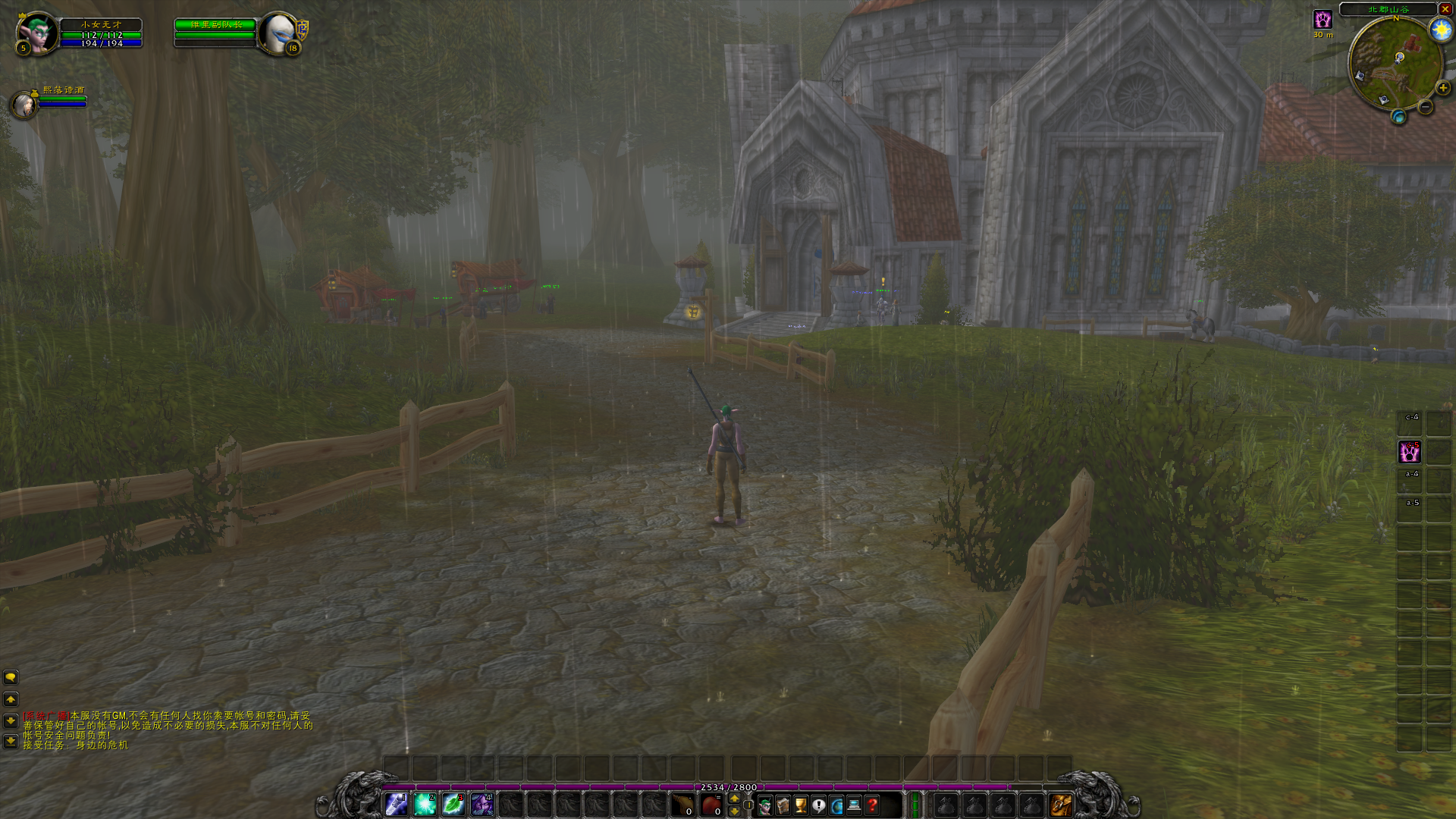
Task: Click the chat speech bubble button
Action: [x=11, y=677]
